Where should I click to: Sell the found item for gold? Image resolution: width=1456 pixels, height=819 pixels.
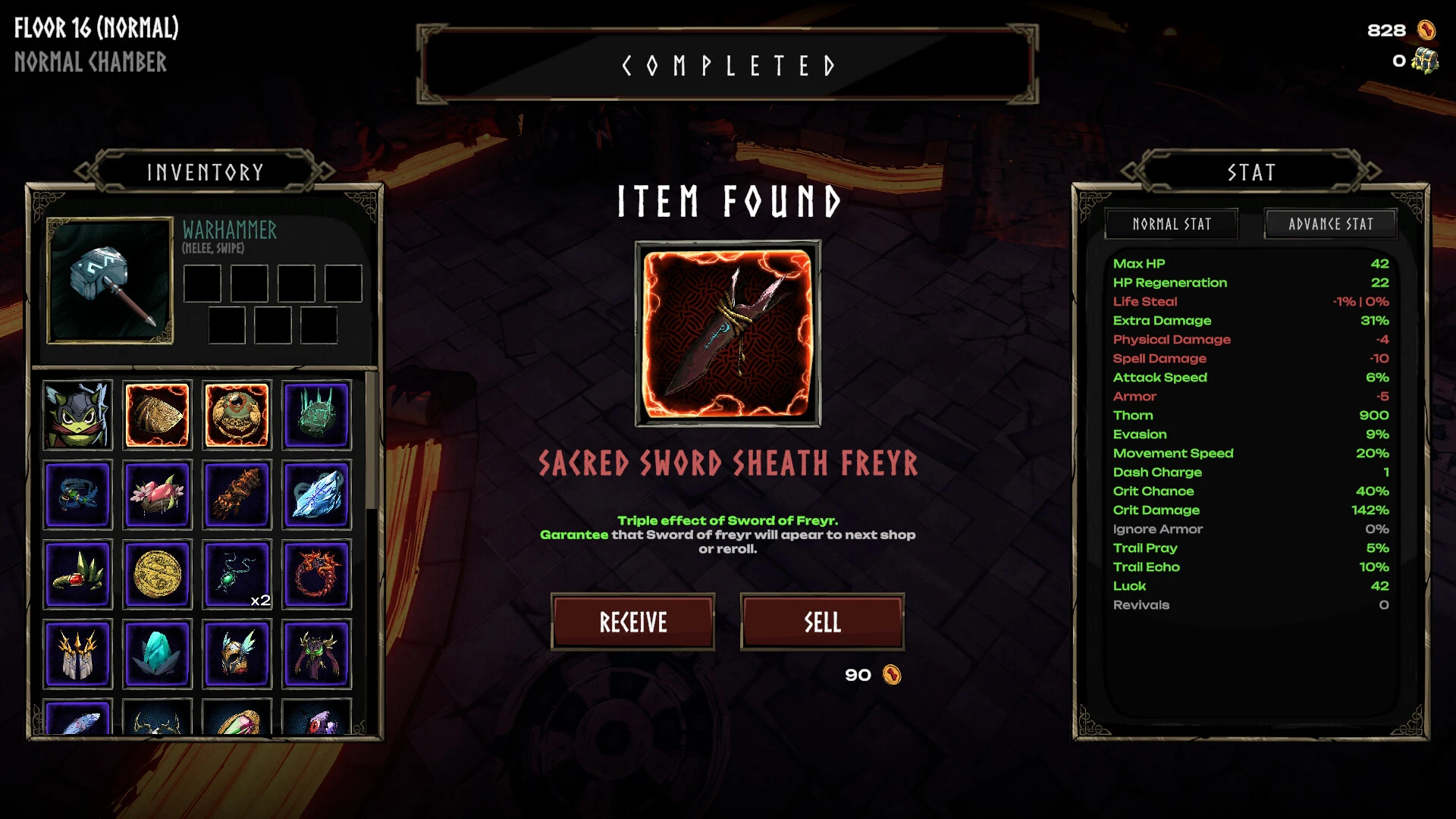point(822,622)
